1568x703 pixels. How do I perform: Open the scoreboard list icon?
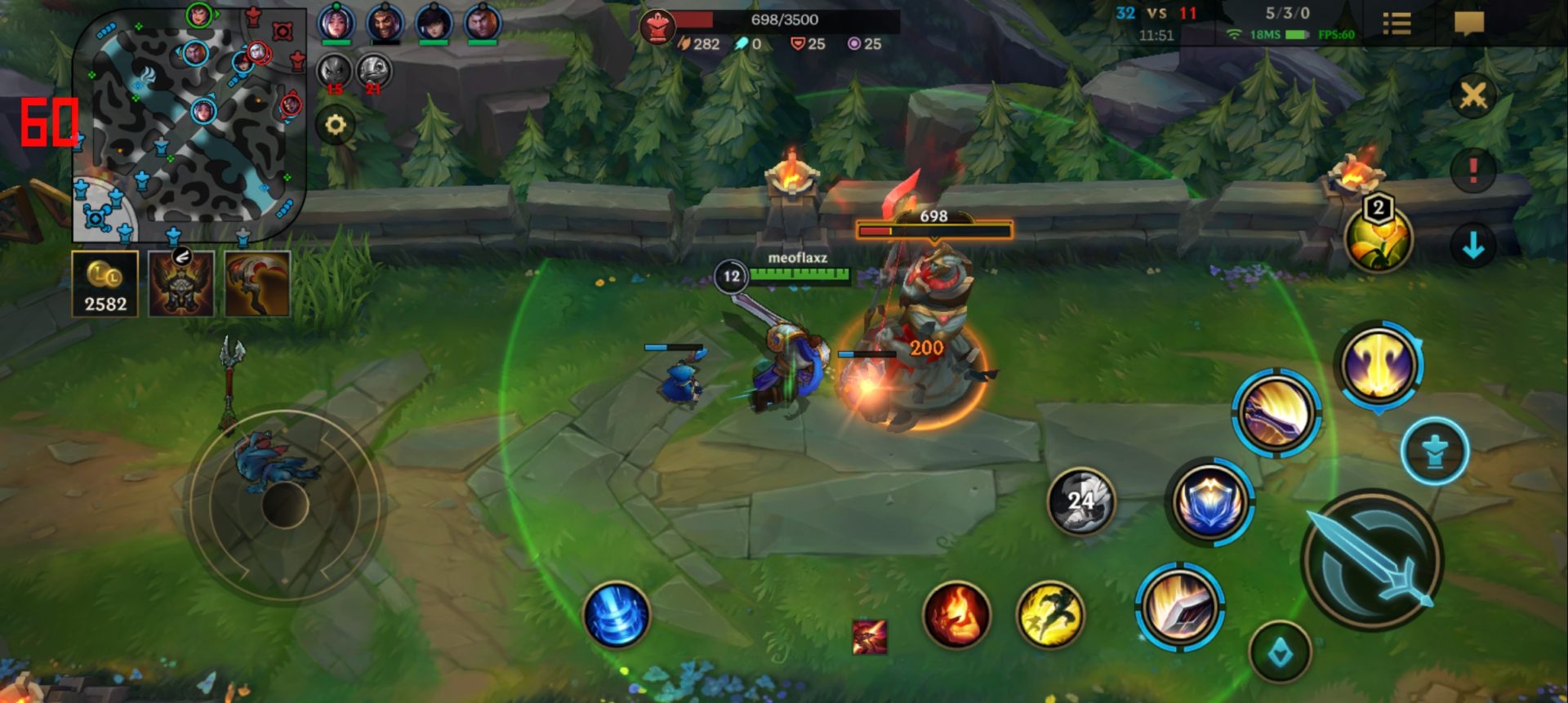(1396, 24)
